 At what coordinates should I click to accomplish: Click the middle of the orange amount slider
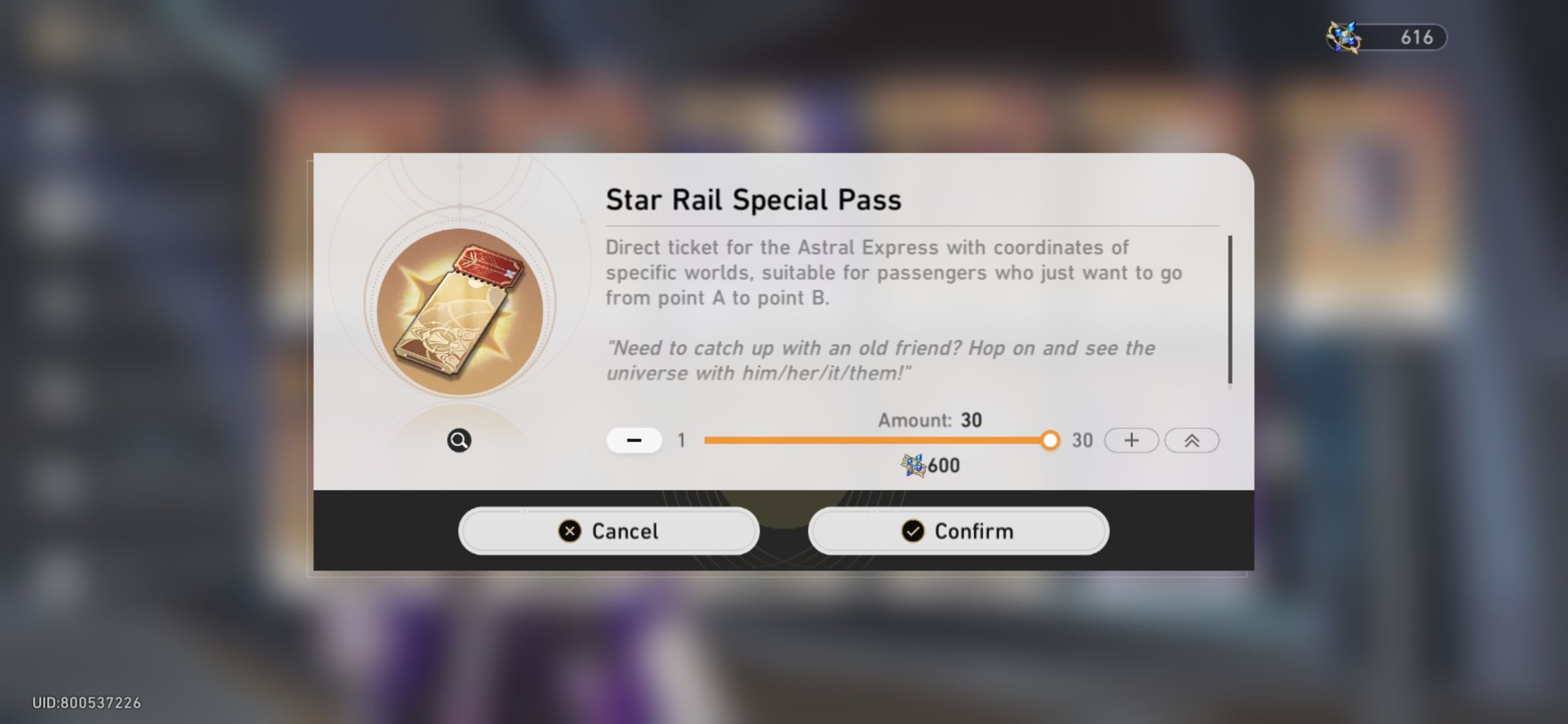(x=871, y=440)
